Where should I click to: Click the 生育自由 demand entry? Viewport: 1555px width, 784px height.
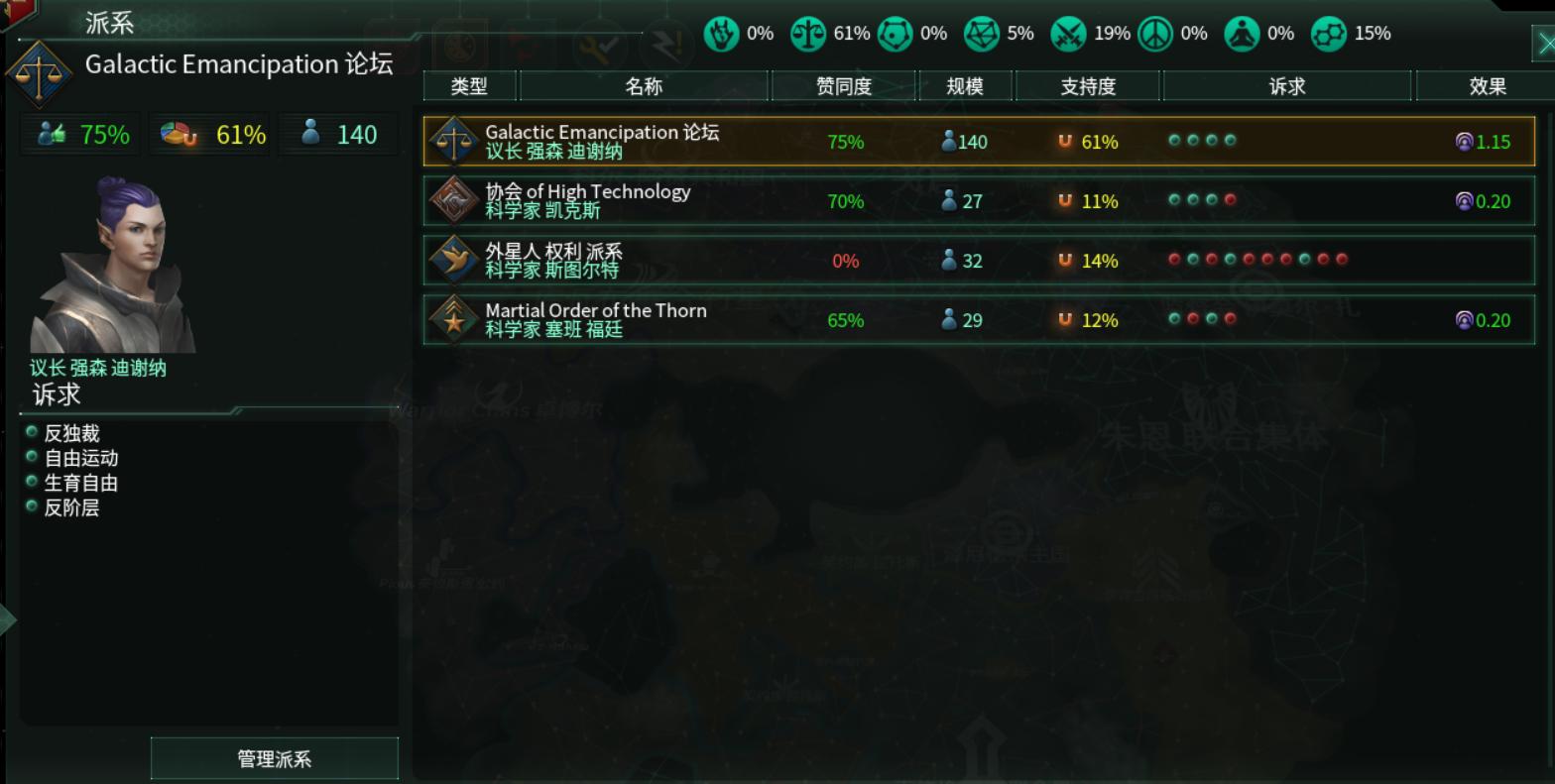click(80, 483)
